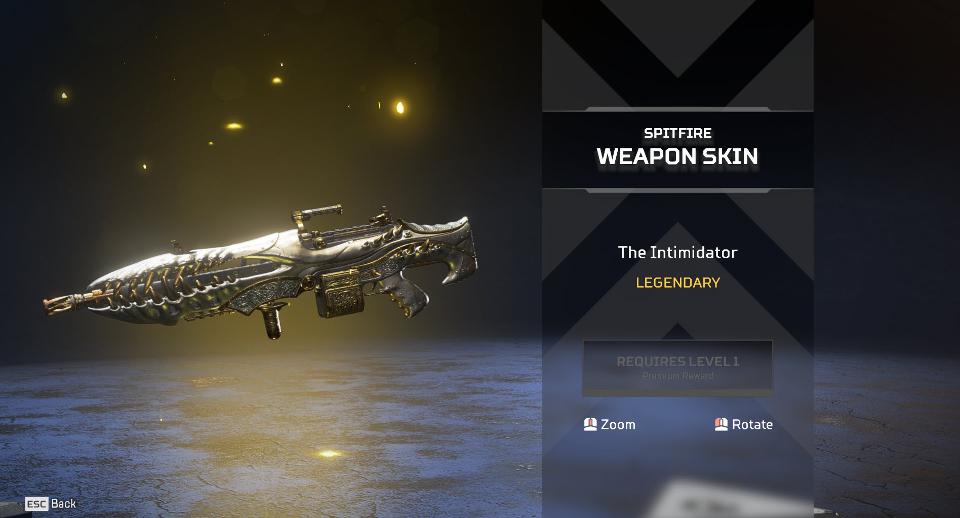Click the Requires Level 1 reward button

point(677,366)
